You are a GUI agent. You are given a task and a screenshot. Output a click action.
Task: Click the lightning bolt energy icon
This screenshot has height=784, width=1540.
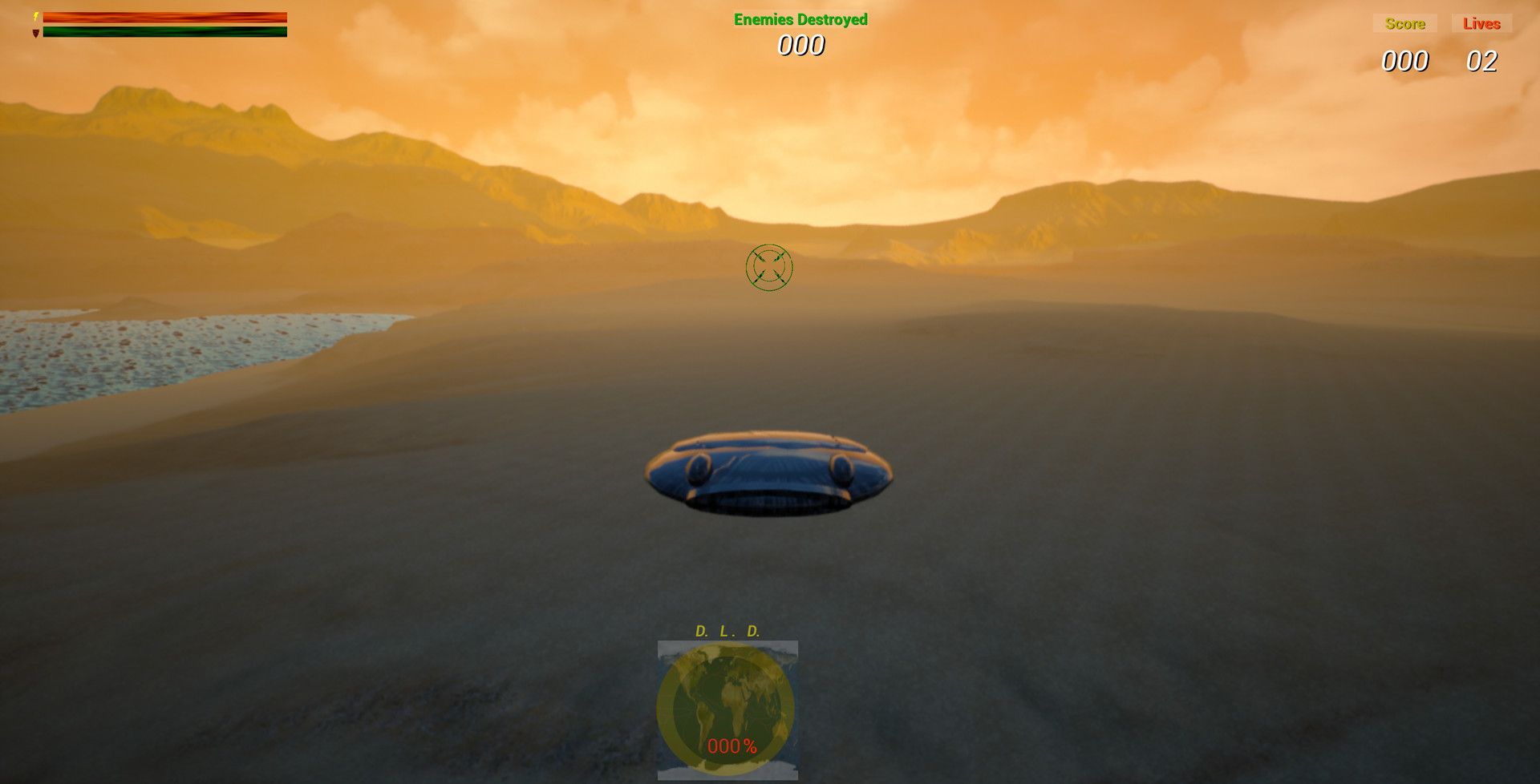coord(35,16)
